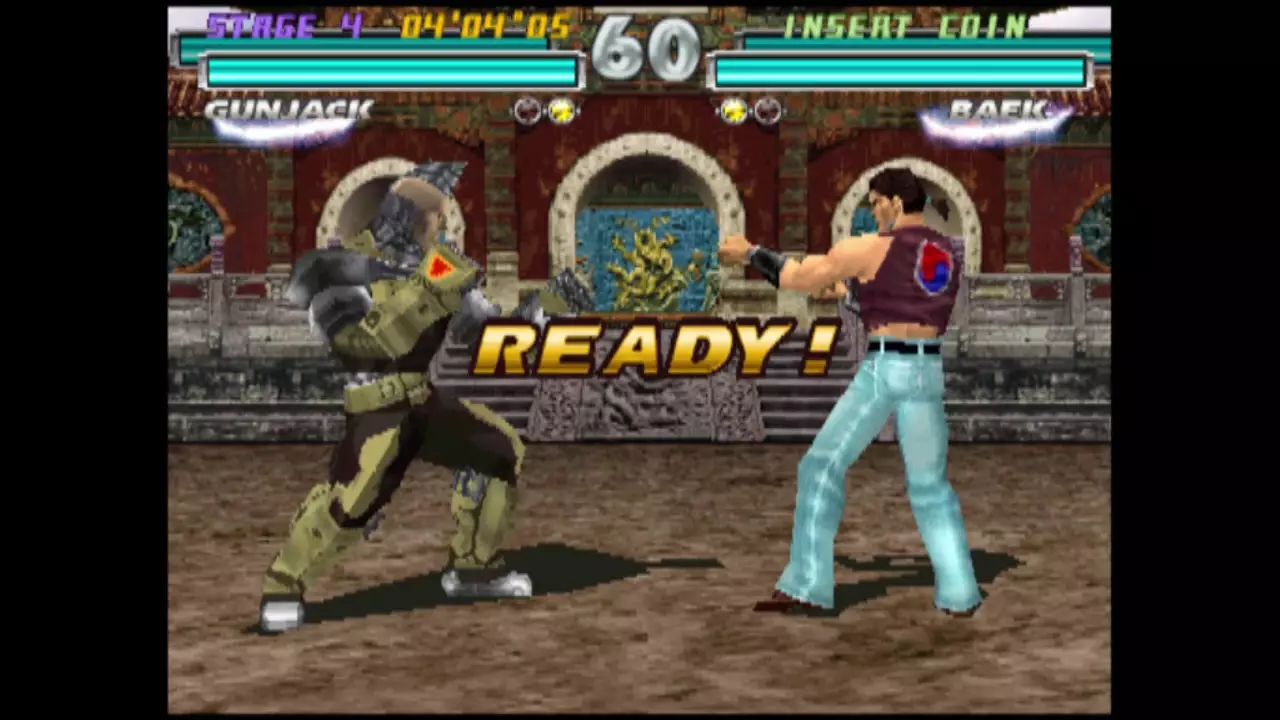Click the red triangle badge on Gunjack's shoulder

pos(440,267)
